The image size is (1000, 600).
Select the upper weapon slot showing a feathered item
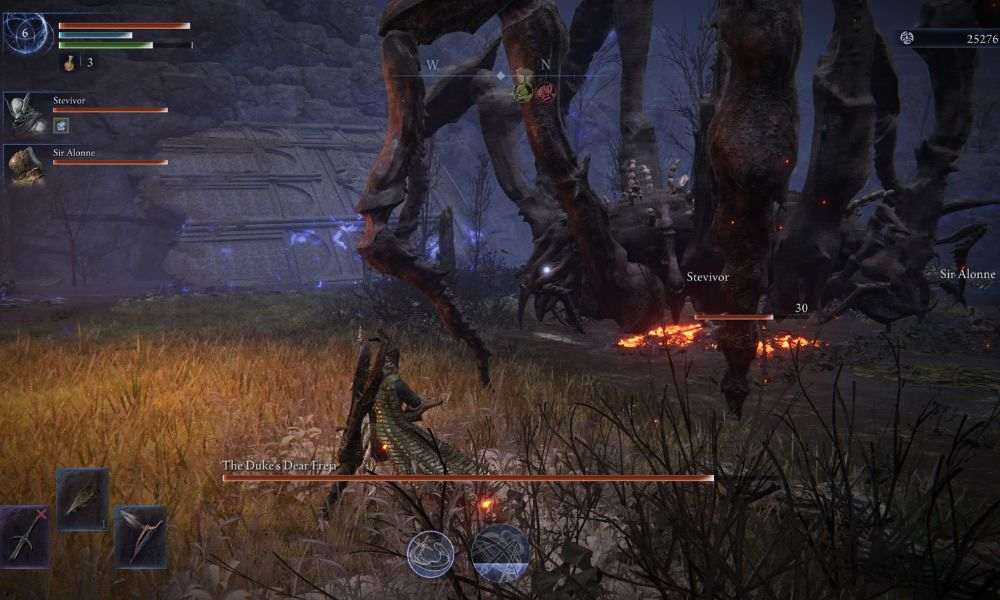pyautogui.click(x=82, y=499)
